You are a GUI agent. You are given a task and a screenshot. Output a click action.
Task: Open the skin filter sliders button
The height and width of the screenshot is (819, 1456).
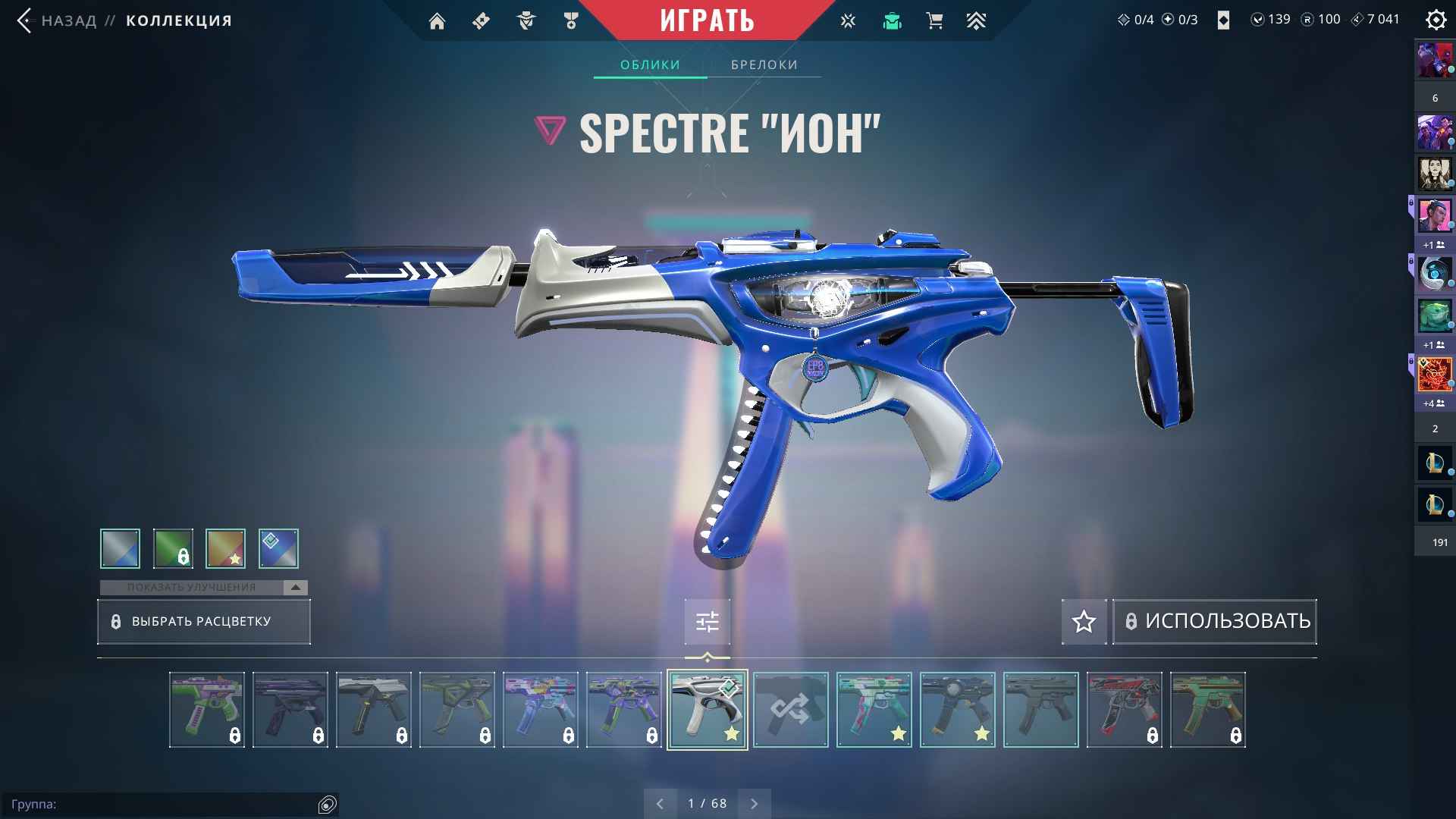(707, 622)
